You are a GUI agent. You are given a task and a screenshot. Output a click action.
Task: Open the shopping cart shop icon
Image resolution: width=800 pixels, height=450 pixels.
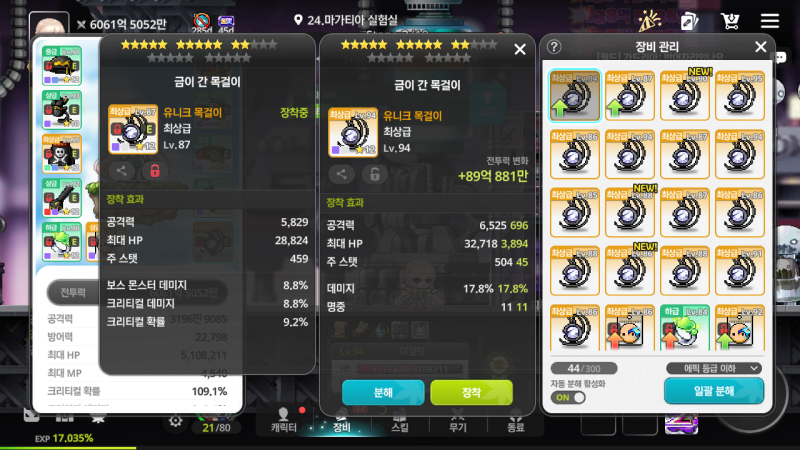[730, 21]
